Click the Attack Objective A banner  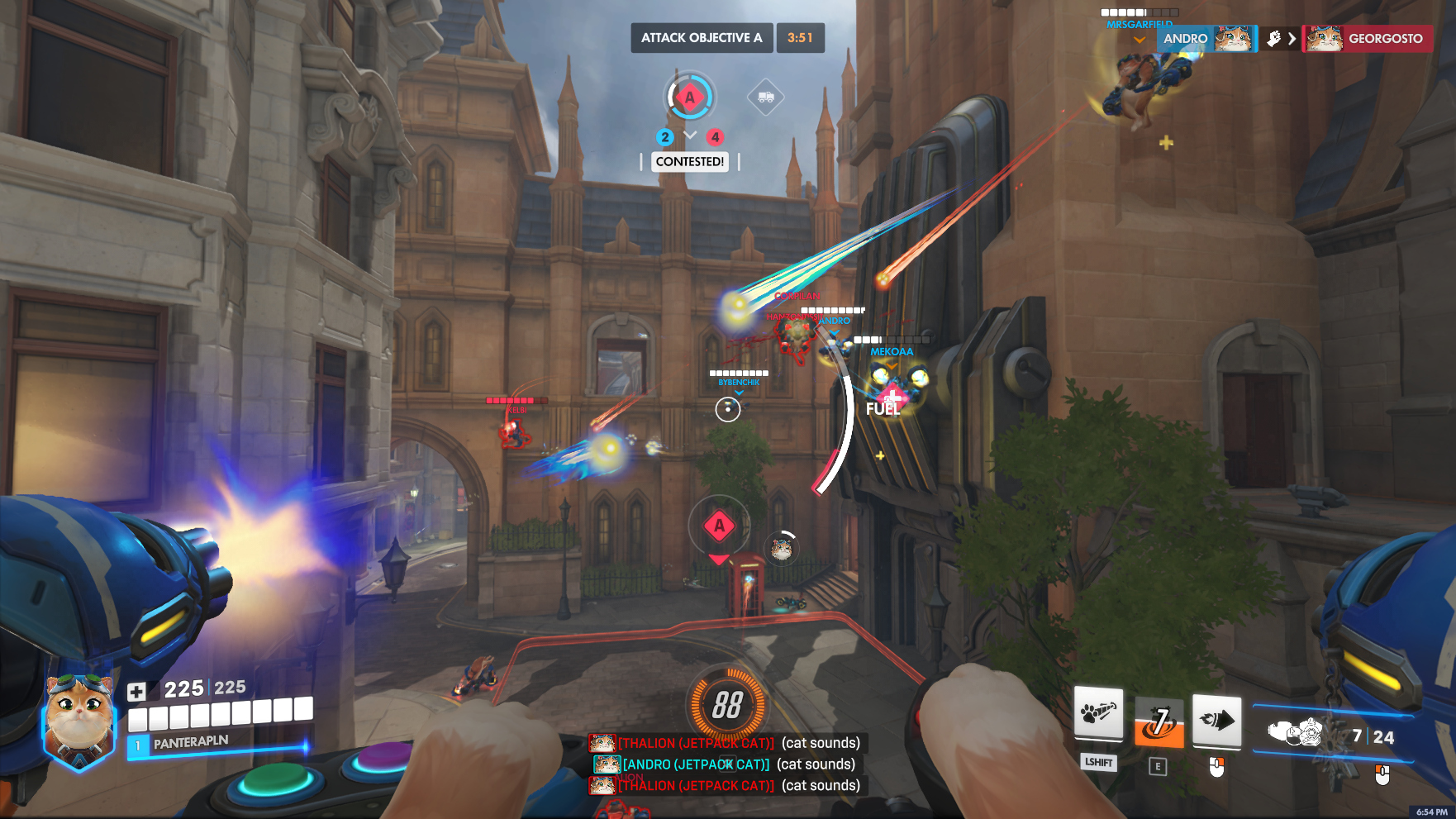(x=702, y=38)
